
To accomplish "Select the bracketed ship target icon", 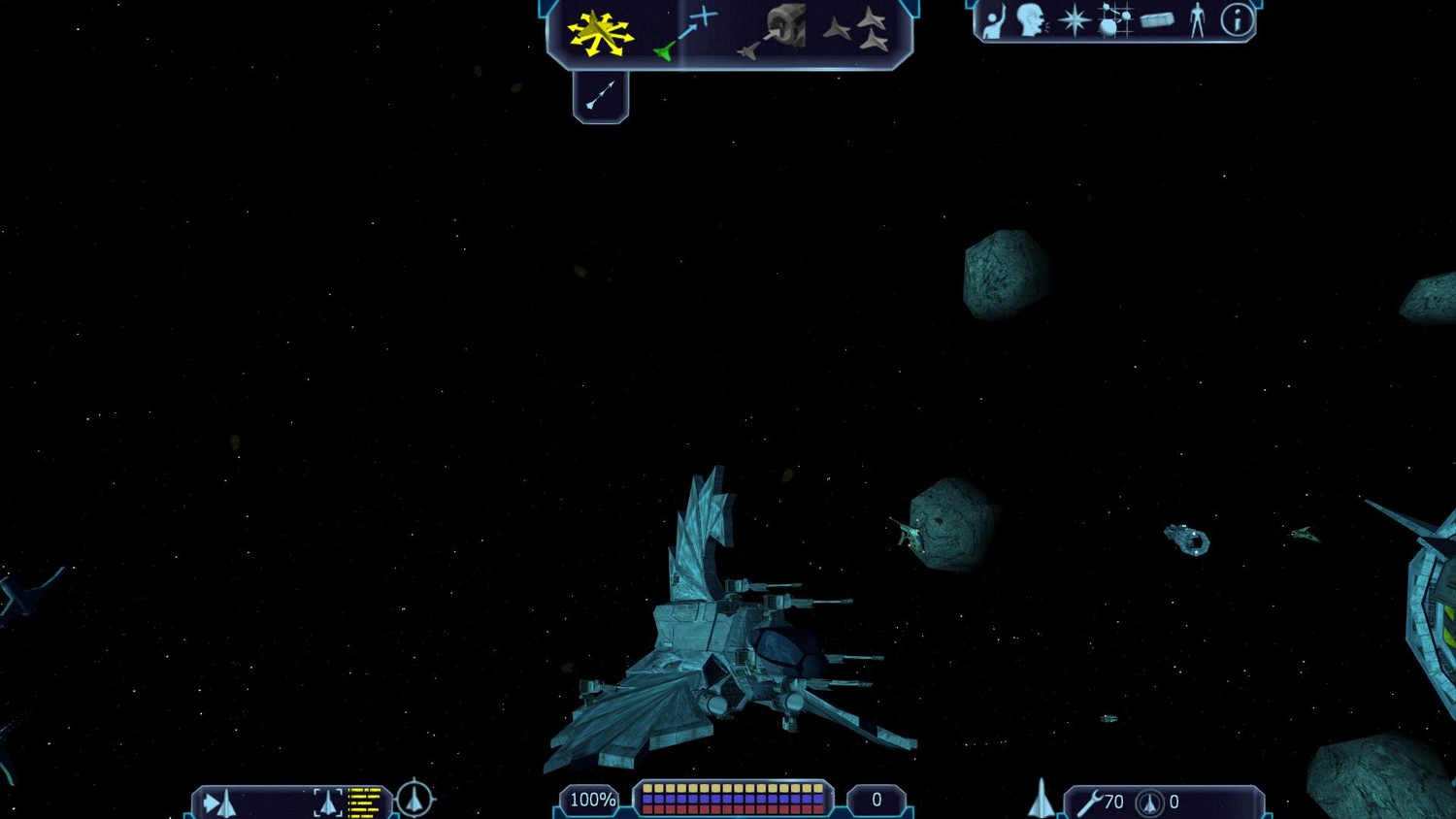I will pos(328,803).
